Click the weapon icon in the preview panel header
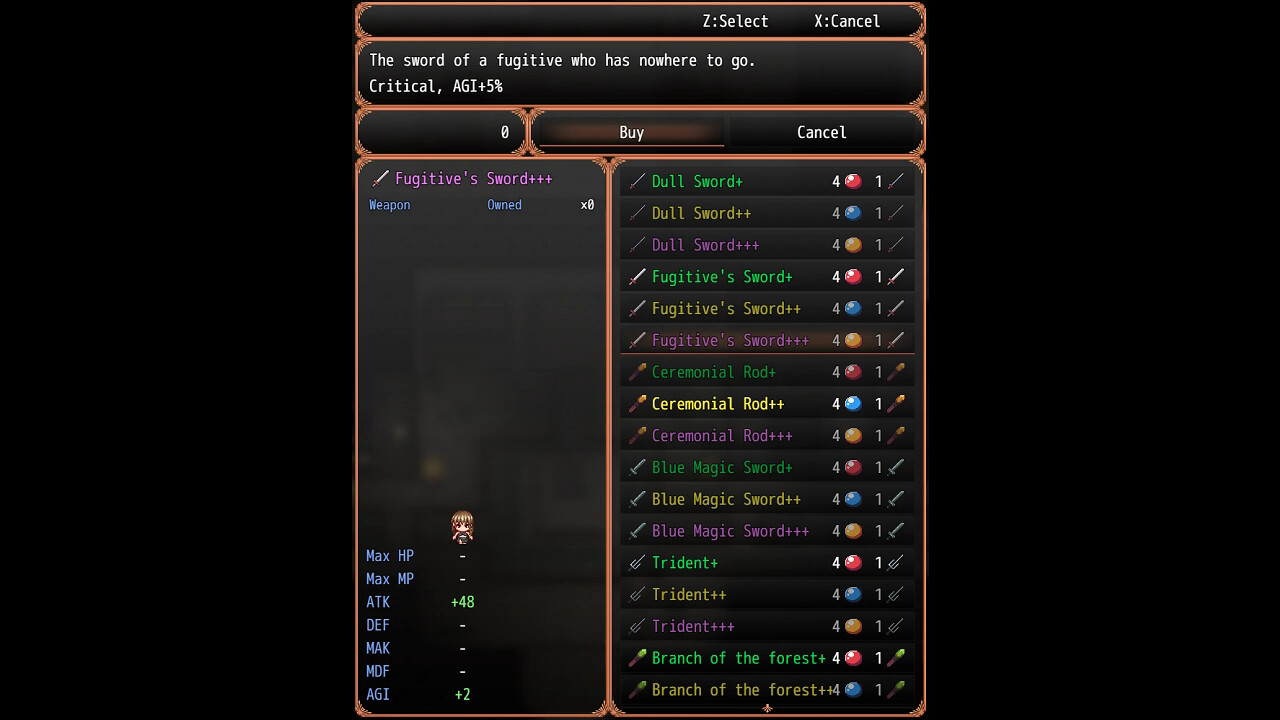The image size is (1280, 720). click(x=381, y=178)
